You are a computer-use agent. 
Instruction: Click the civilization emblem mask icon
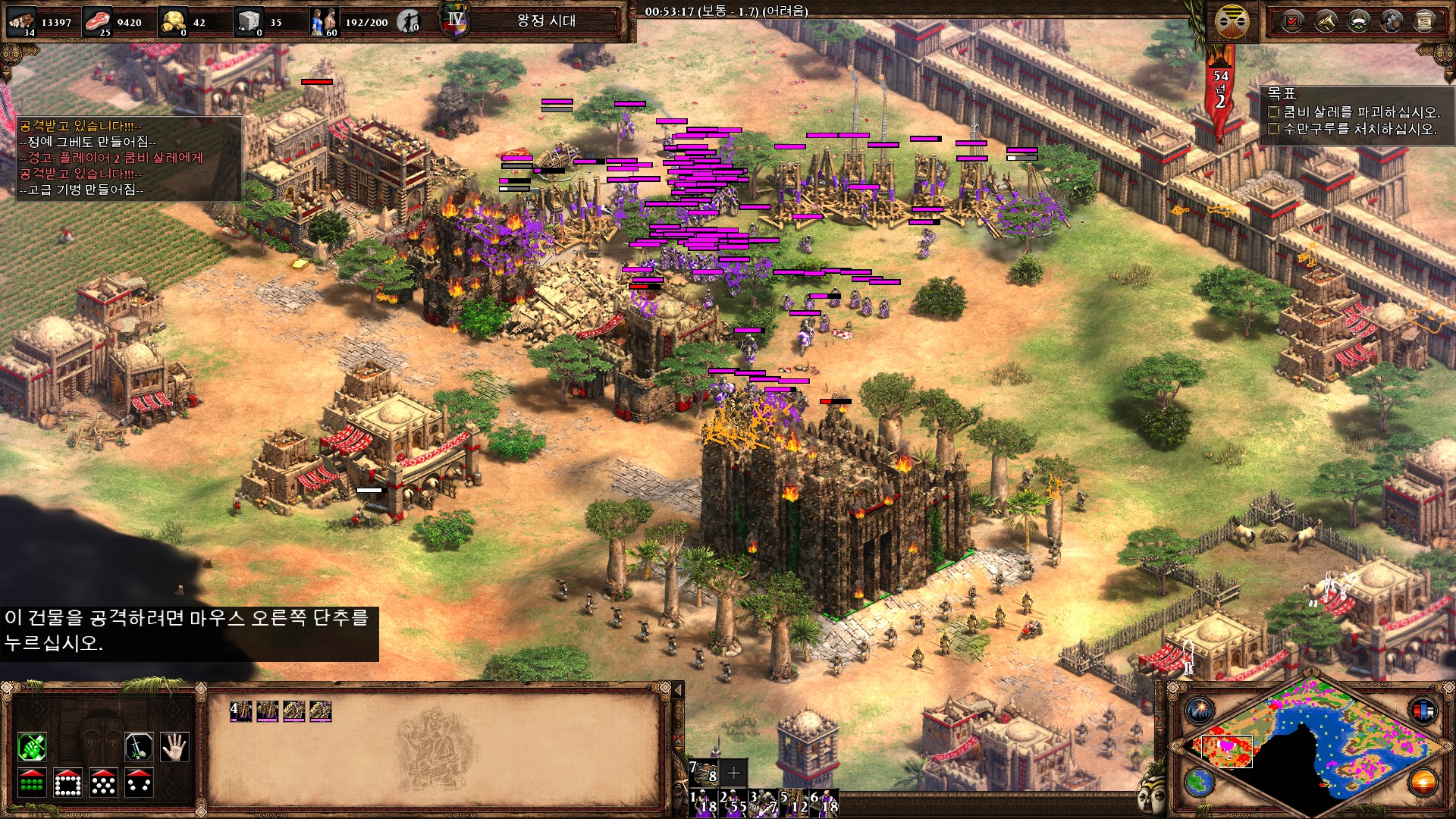[1232, 21]
